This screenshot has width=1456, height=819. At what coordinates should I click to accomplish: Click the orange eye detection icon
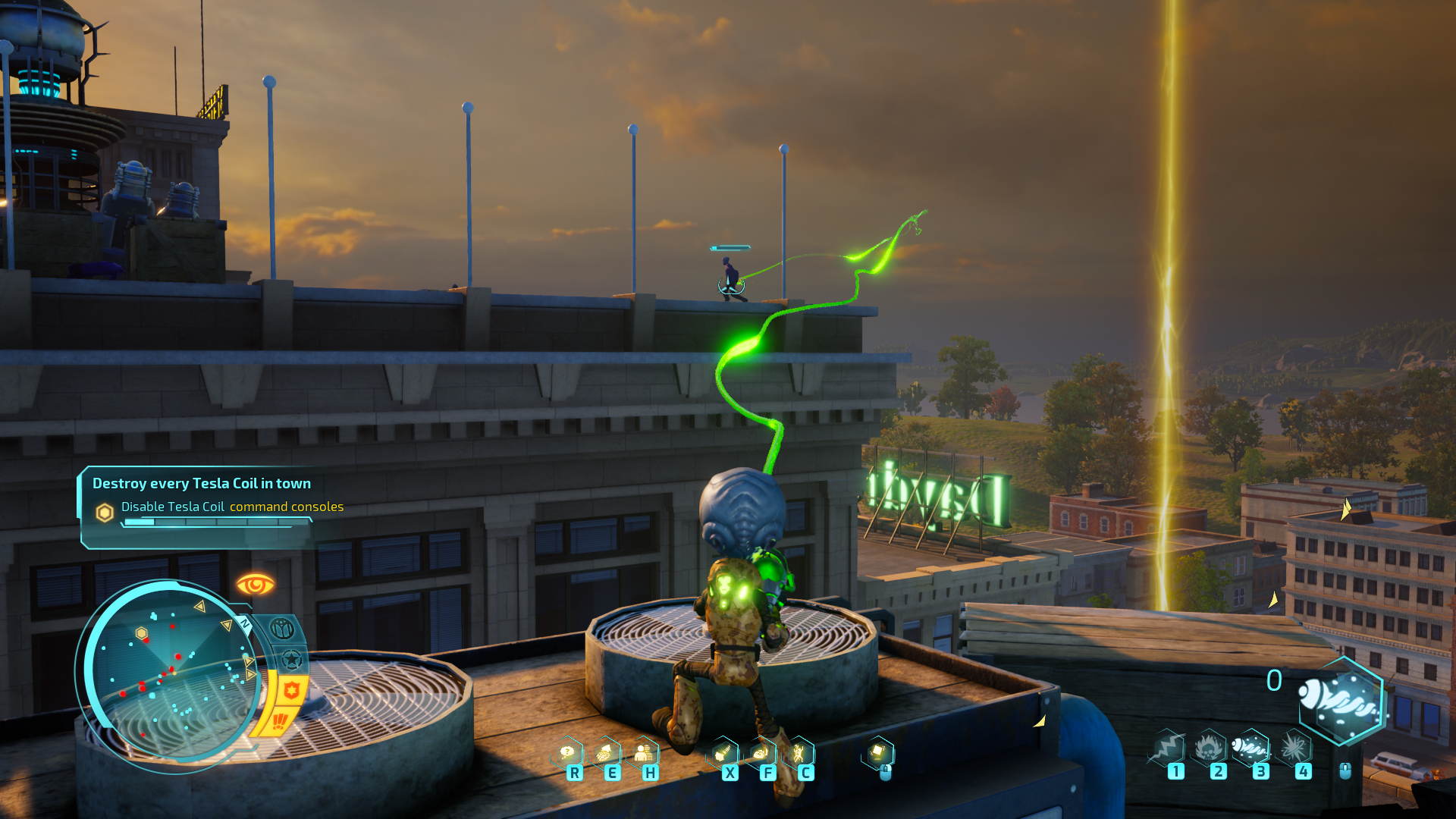pos(255,585)
